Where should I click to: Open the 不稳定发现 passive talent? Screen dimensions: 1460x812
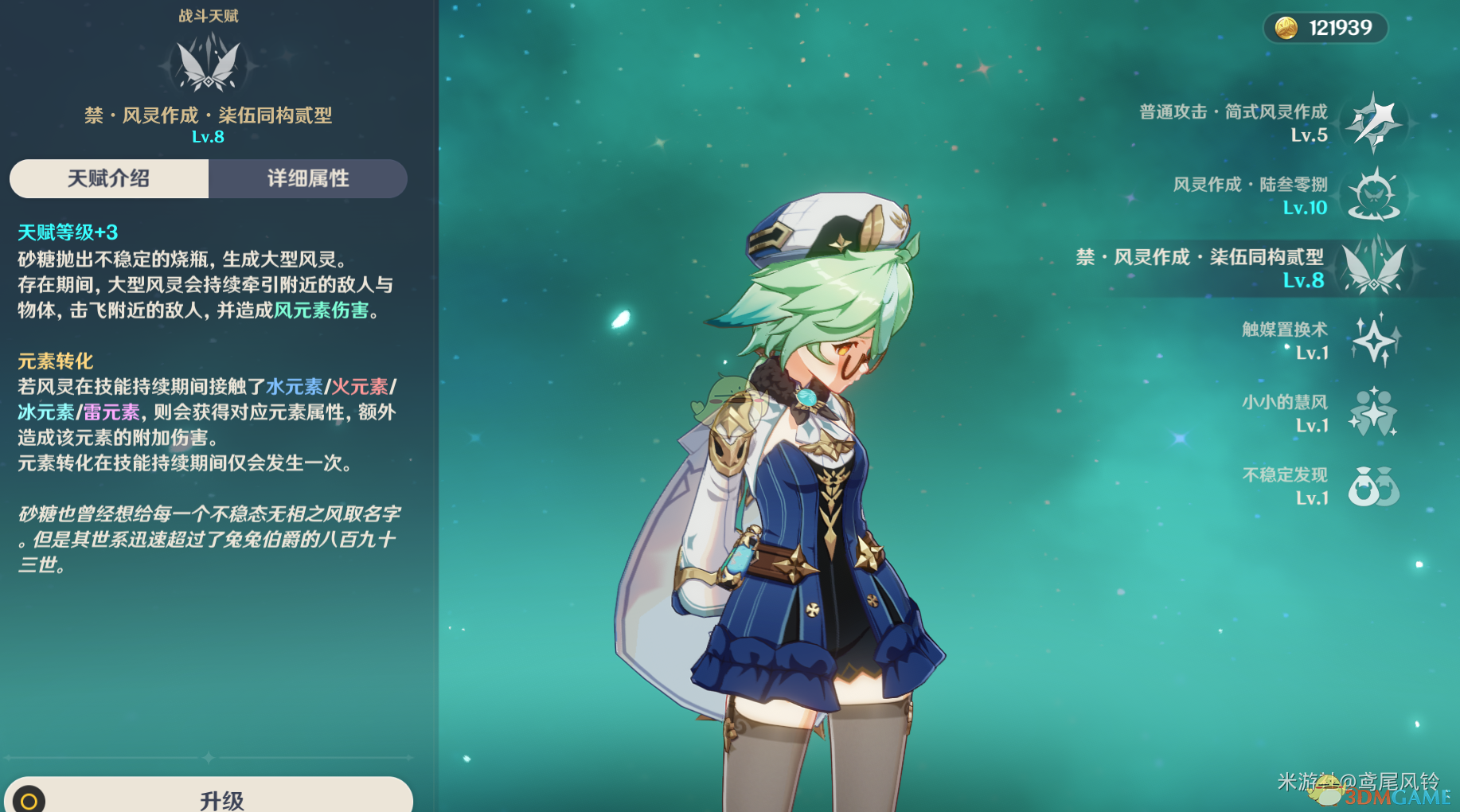coord(1373,486)
